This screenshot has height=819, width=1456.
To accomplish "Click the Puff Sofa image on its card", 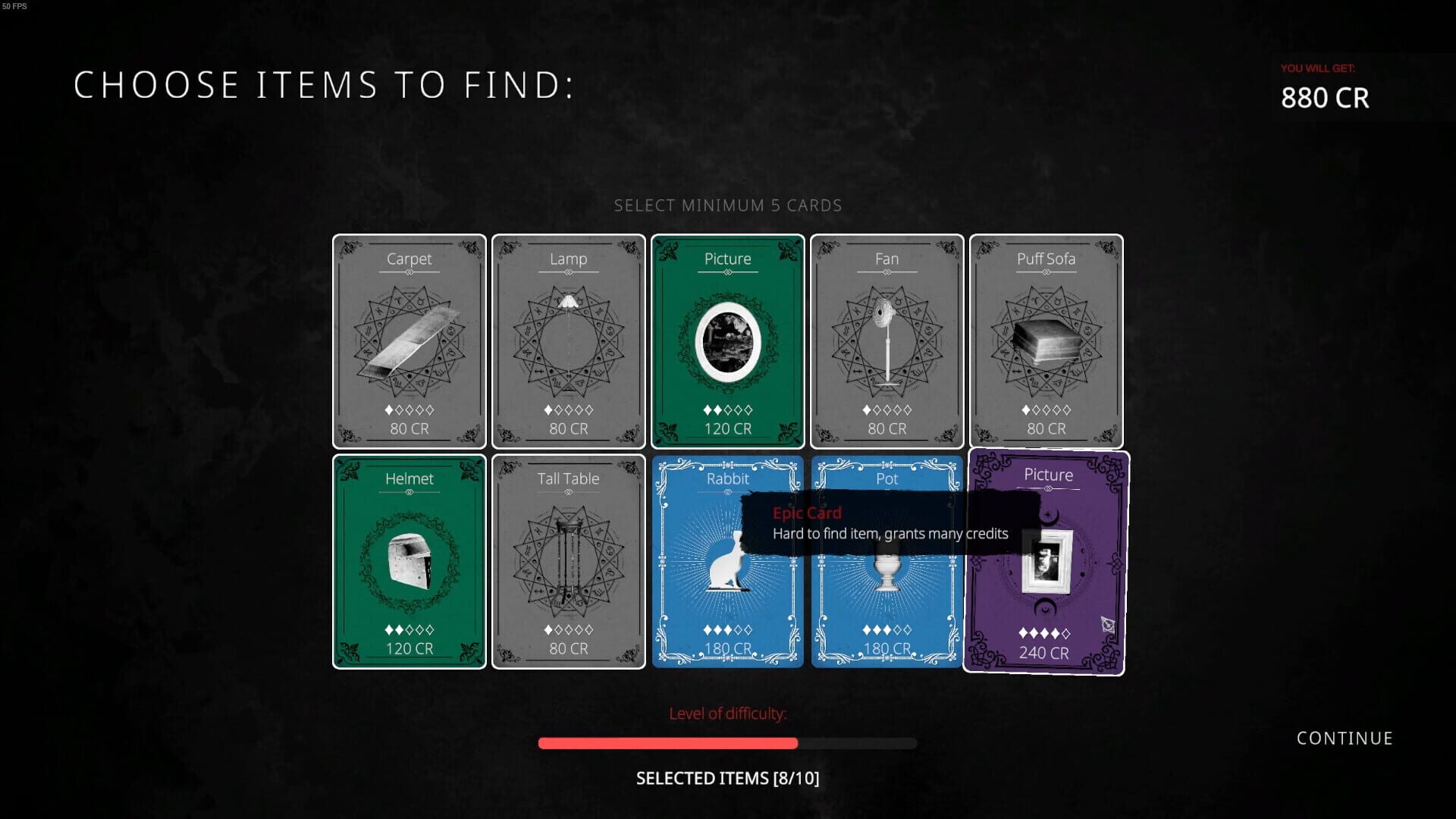I will pyautogui.click(x=1046, y=341).
